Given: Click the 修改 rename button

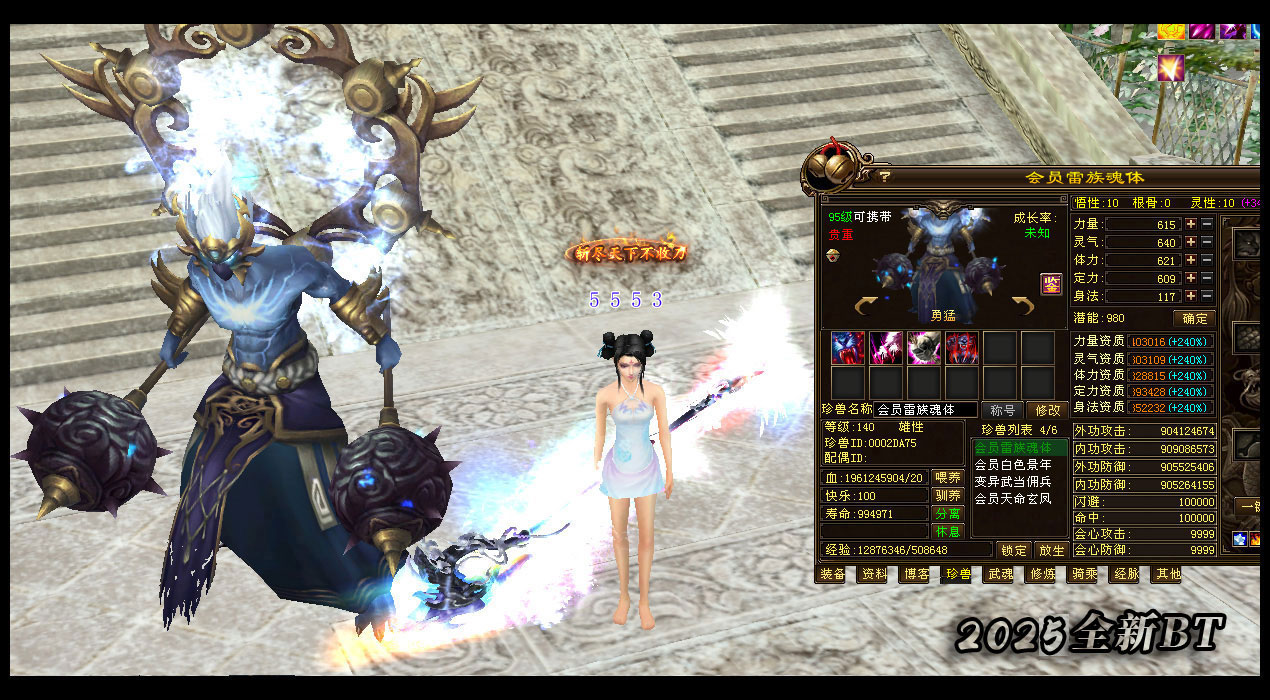Looking at the screenshot, I should point(1048,410).
